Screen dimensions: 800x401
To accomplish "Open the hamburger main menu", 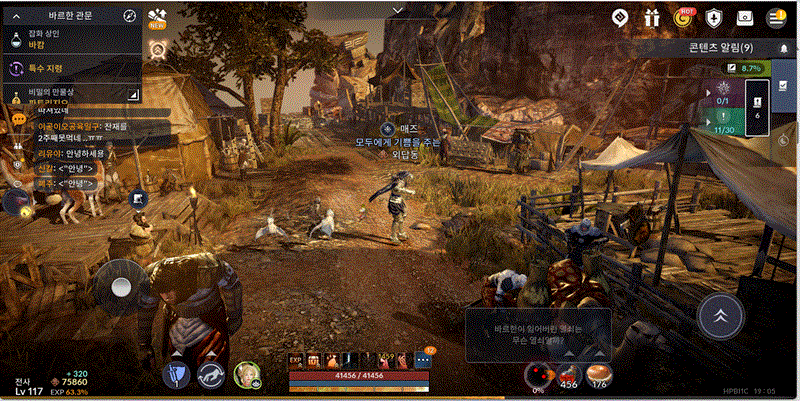I will (x=775, y=17).
